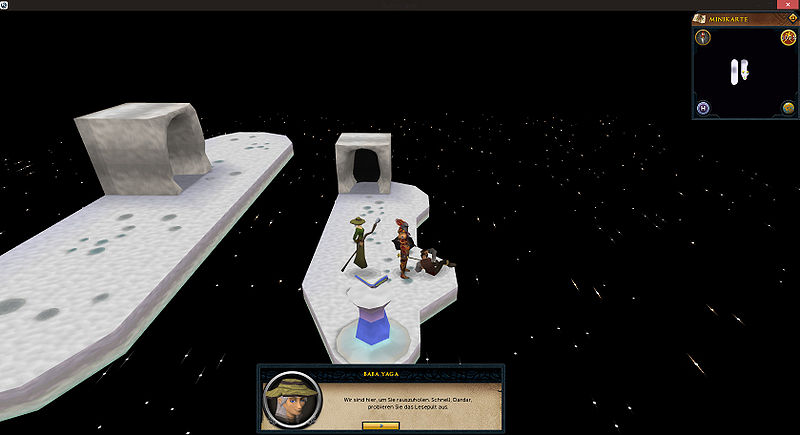Activate the home teleport button on minimap

pyautogui.click(x=704, y=108)
